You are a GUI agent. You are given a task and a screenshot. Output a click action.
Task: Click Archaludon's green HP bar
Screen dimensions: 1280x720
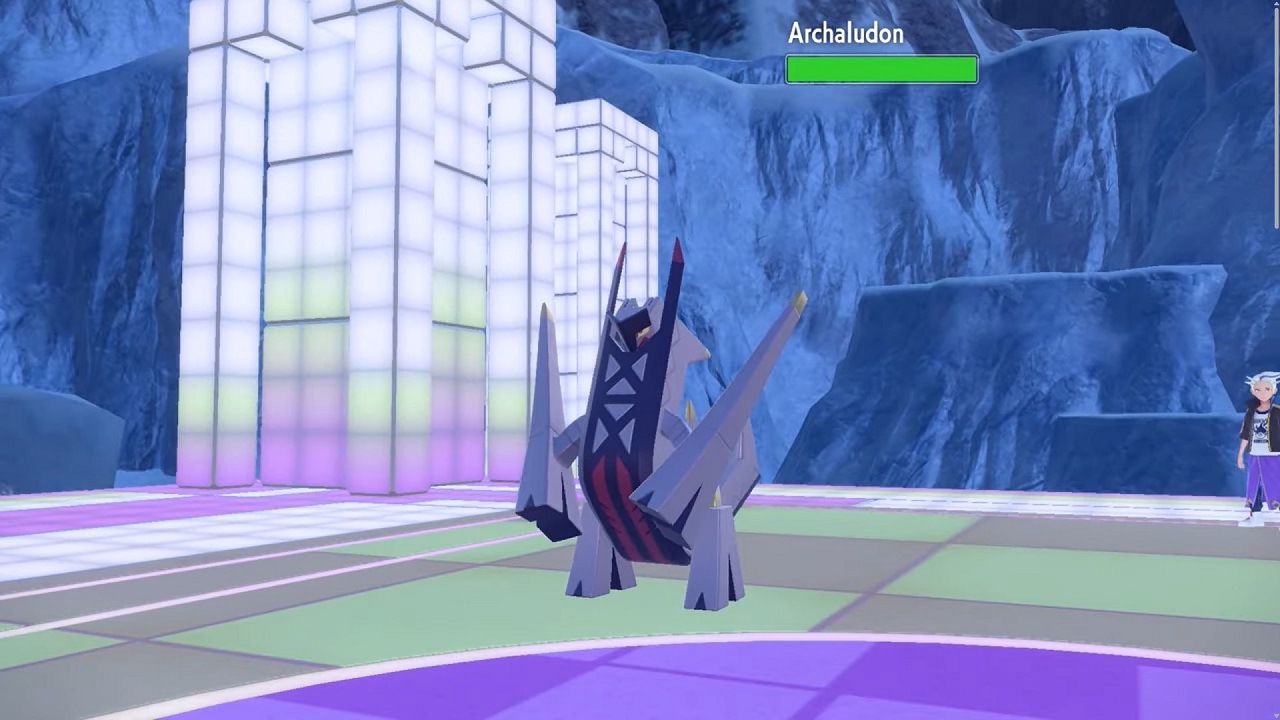[x=881, y=68]
